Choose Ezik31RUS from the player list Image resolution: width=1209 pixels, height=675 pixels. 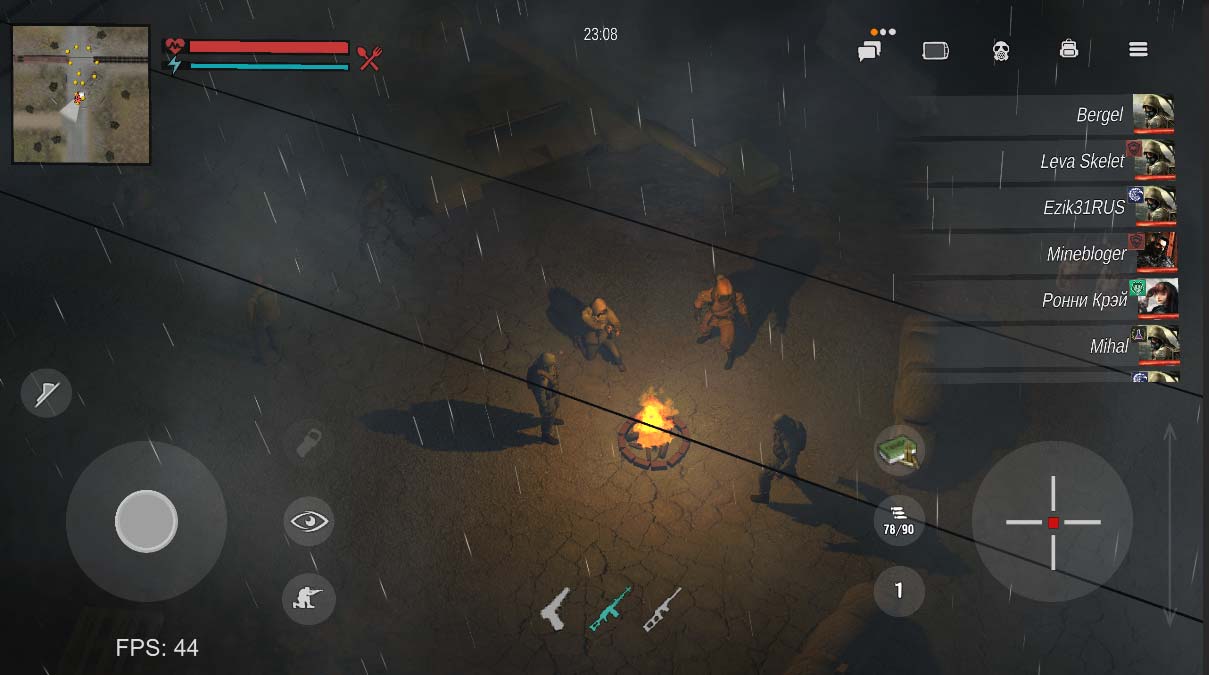[1084, 207]
